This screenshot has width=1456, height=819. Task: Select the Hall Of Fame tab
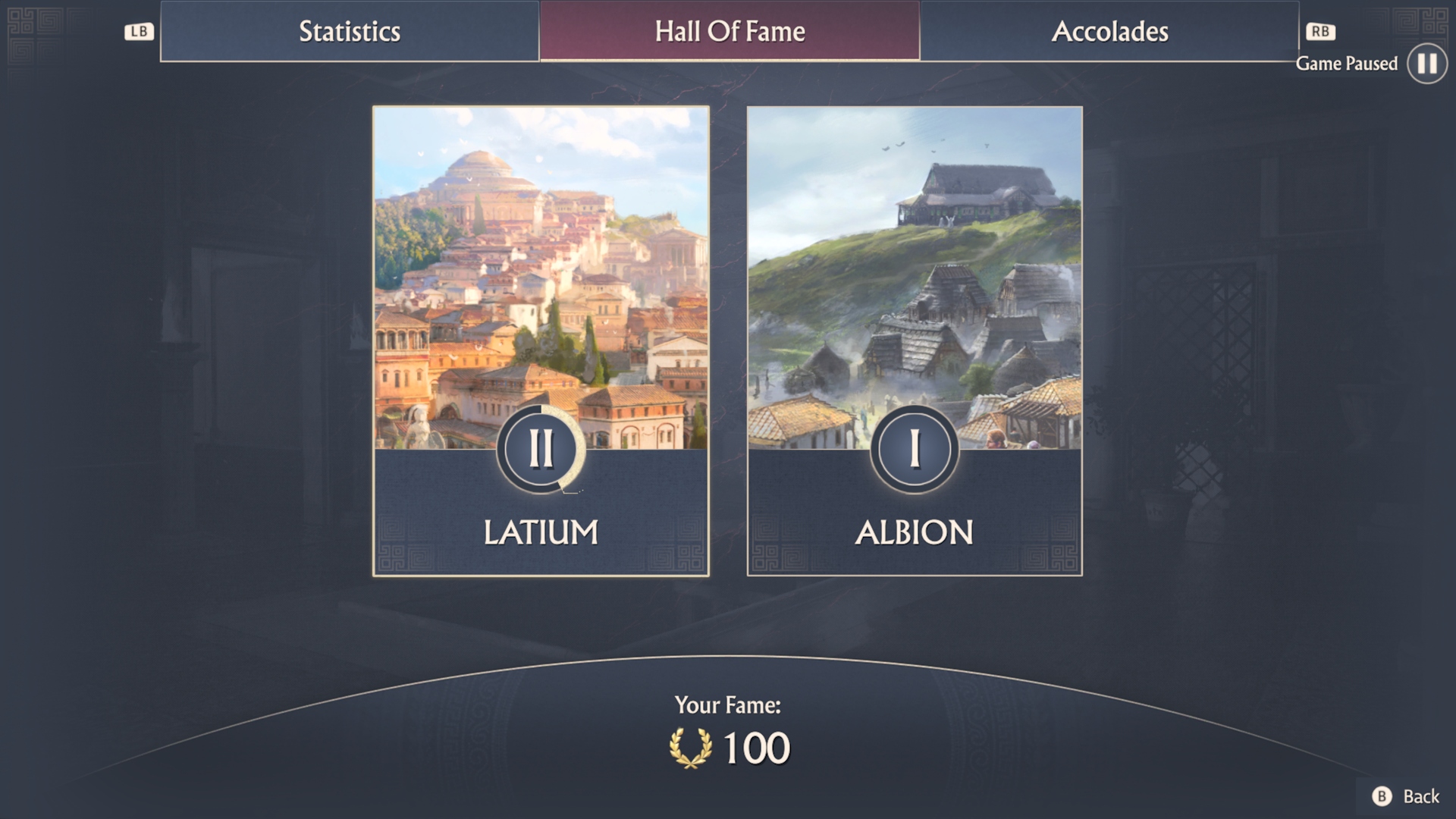tap(729, 31)
